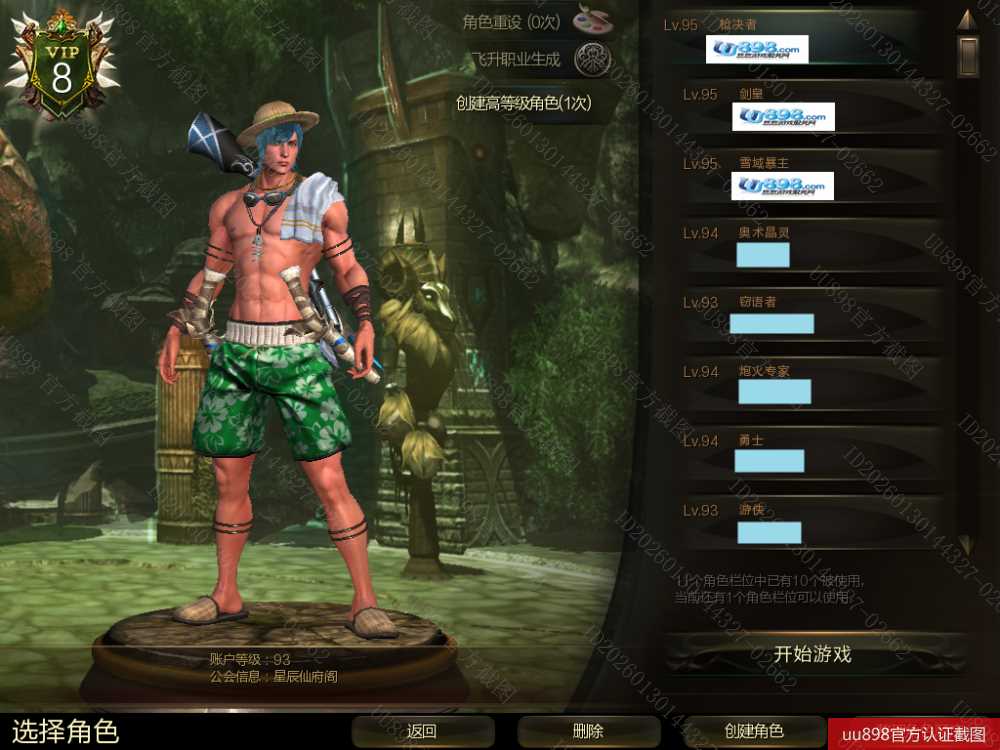1000x750 pixels.
Task: Click the character list's down arrow
Action: pos(966,545)
